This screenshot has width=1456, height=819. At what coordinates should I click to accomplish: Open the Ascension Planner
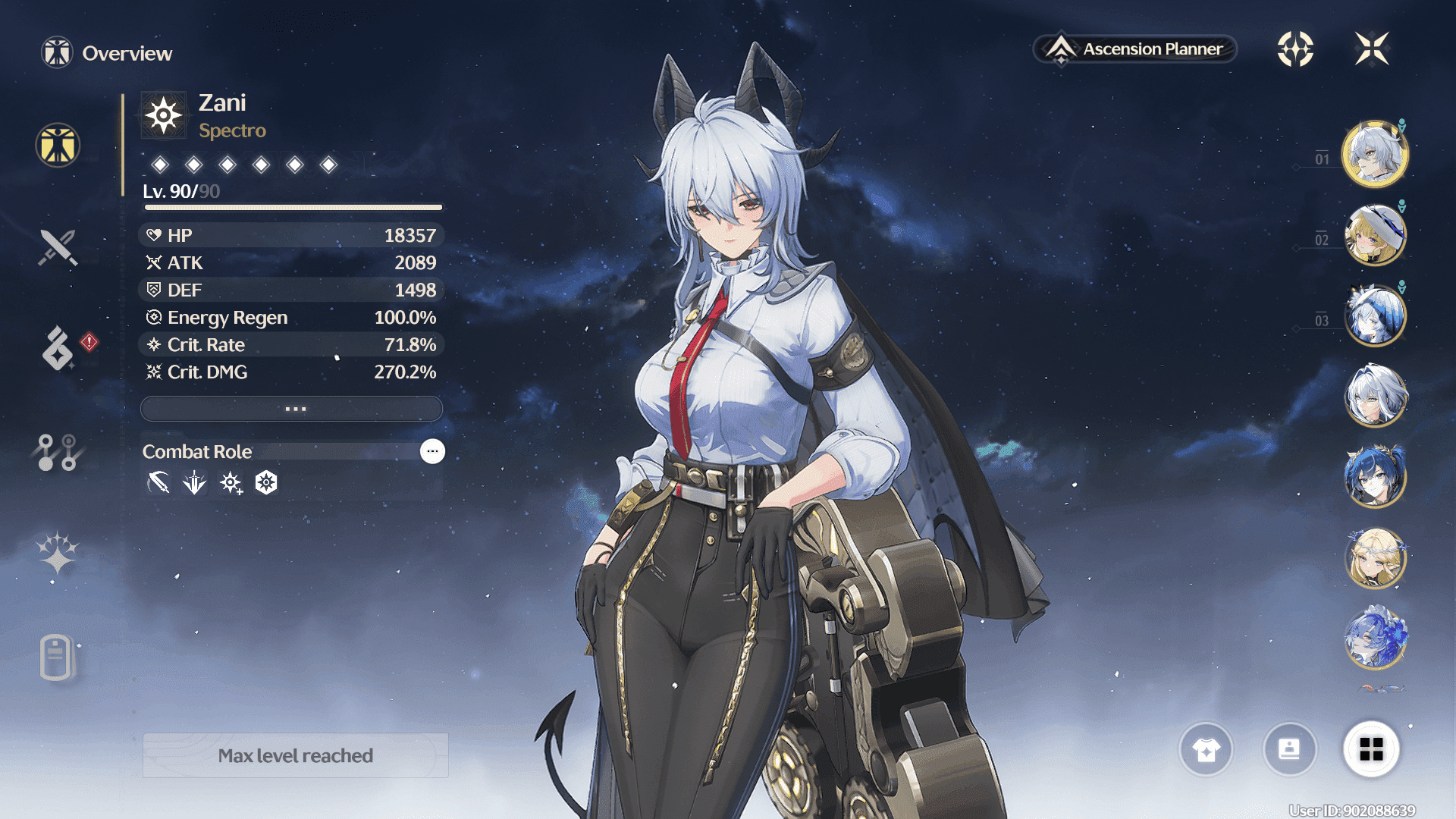pyautogui.click(x=1135, y=49)
